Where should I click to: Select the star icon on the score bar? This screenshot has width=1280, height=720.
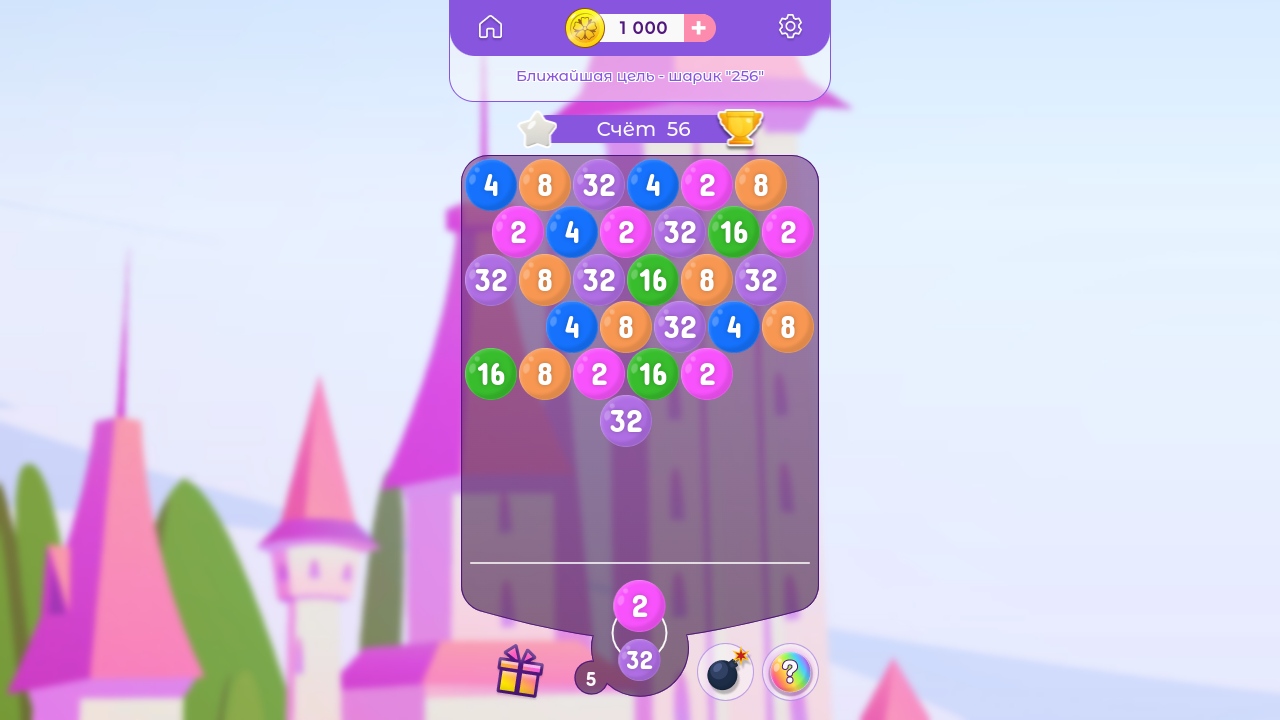537,128
